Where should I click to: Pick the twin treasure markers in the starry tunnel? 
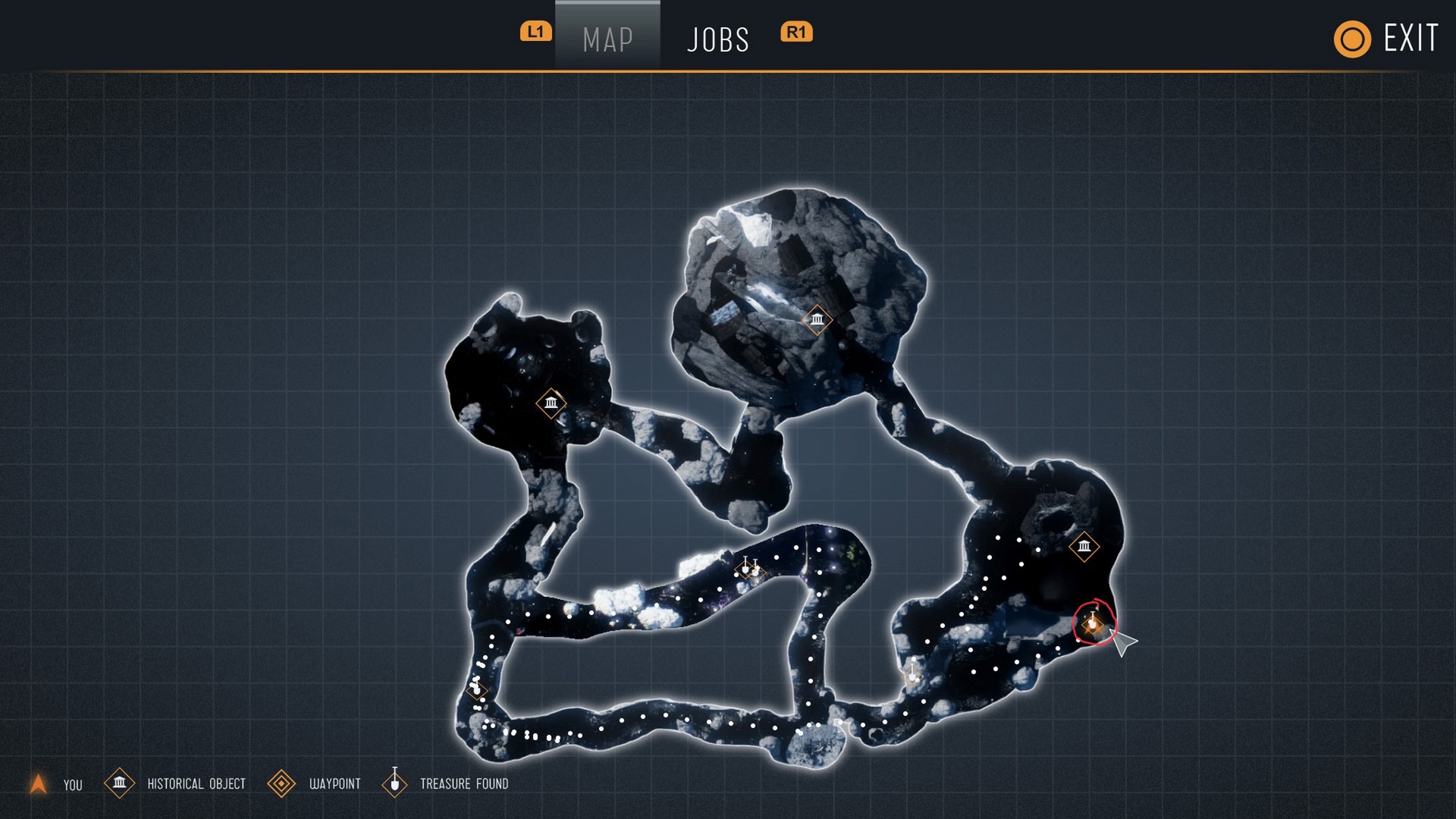751,568
